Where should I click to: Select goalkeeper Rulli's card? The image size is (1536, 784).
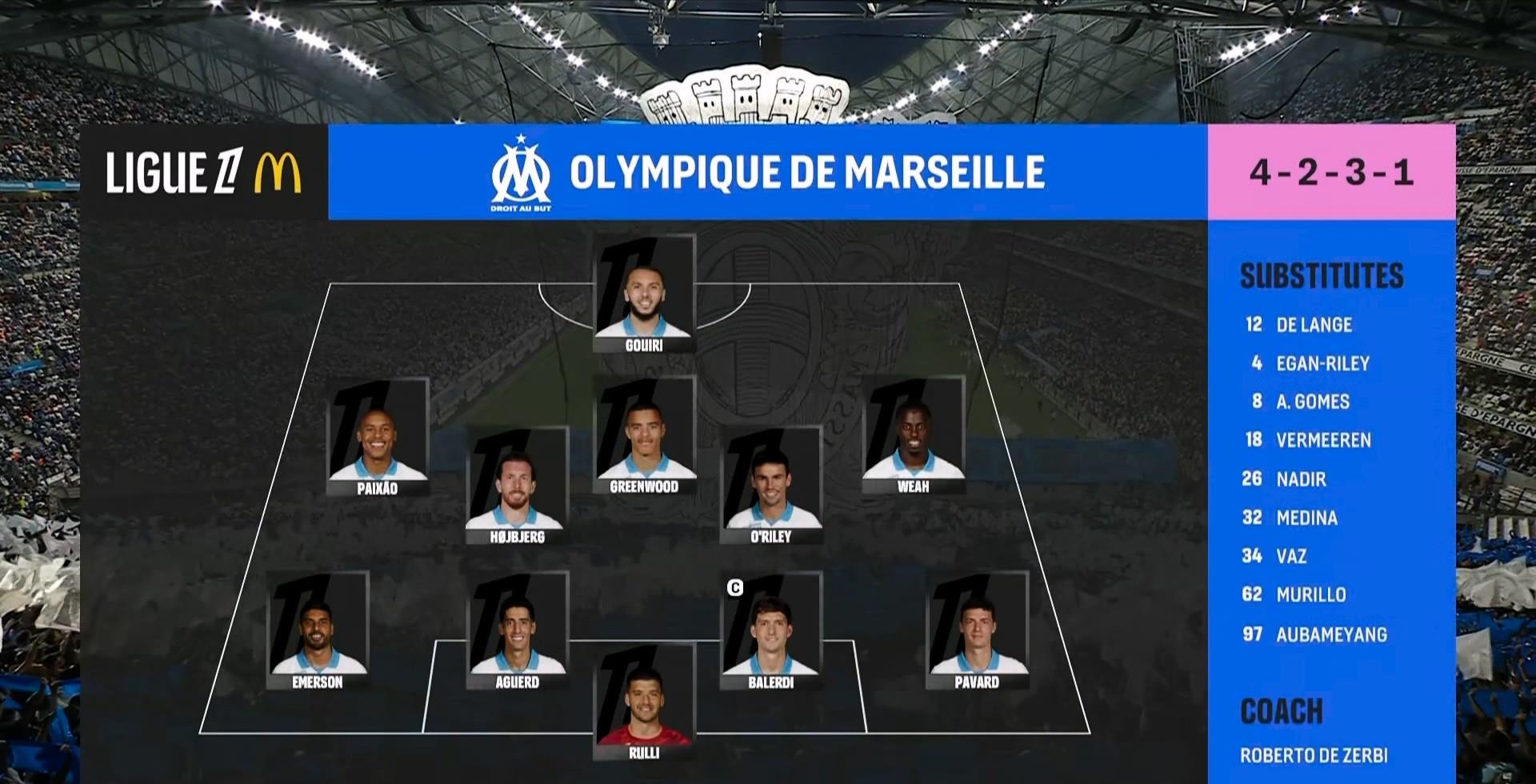tap(644, 702)
